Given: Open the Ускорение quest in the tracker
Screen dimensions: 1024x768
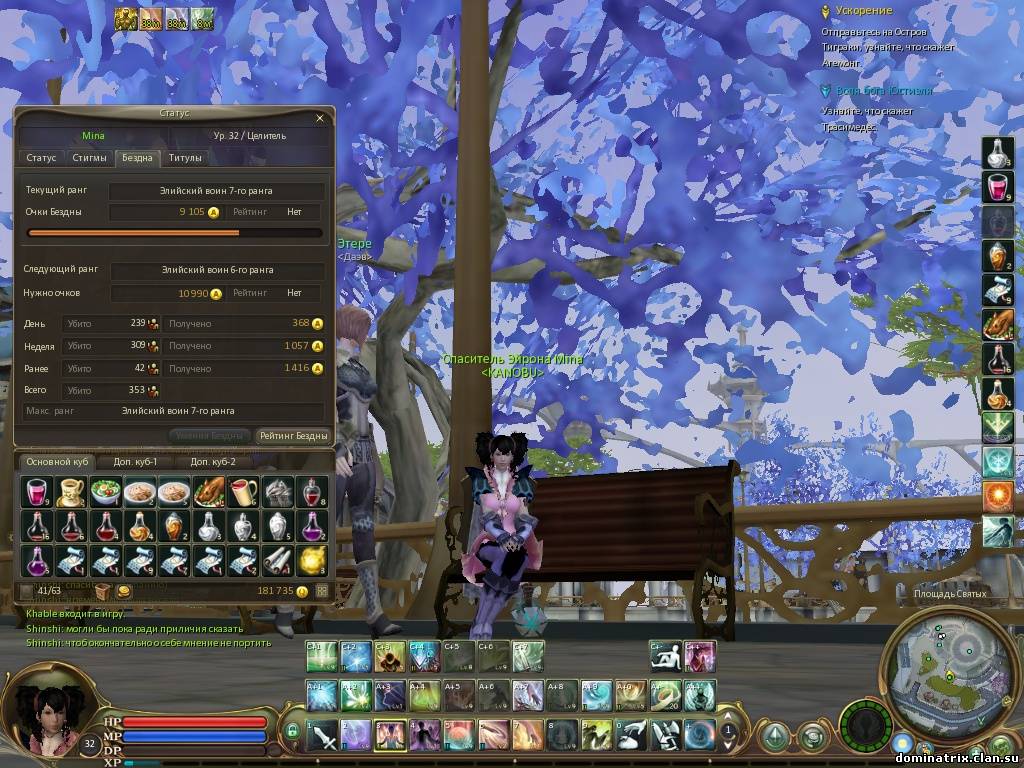Looking at the screenshot, I should (x=863, y=11).
